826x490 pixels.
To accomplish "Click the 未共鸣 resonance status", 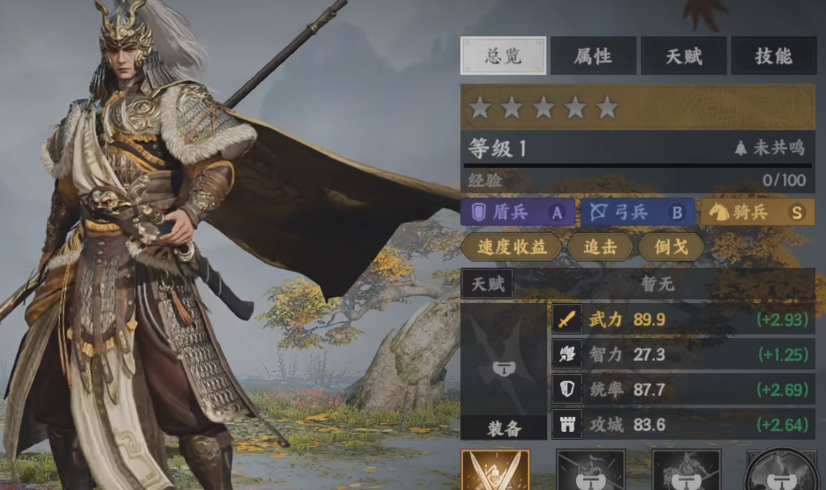I will 770,148.
